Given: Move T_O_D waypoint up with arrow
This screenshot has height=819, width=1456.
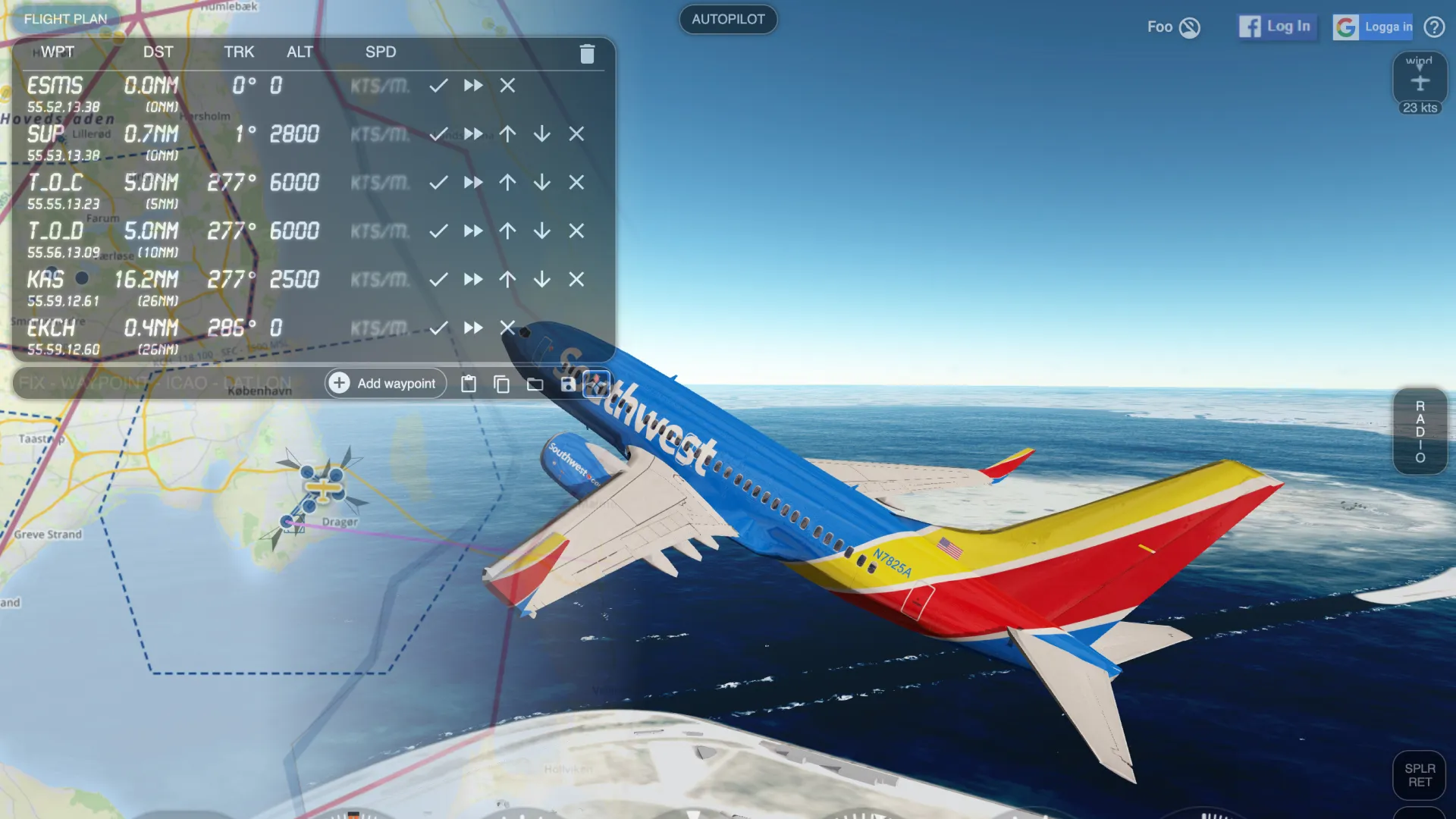Looking at the screenshot, I should tap(507, 231).
